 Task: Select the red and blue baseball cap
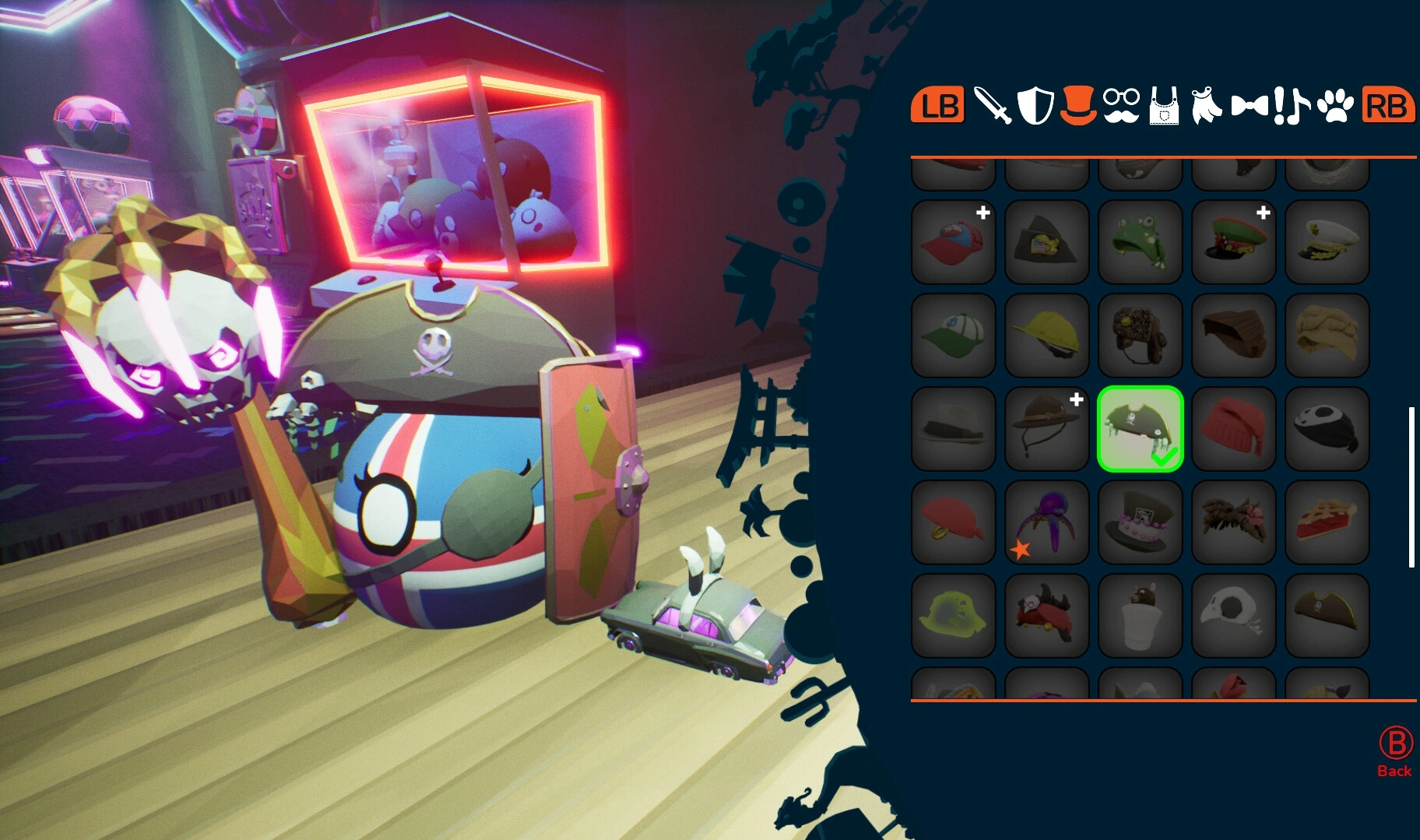954,241
